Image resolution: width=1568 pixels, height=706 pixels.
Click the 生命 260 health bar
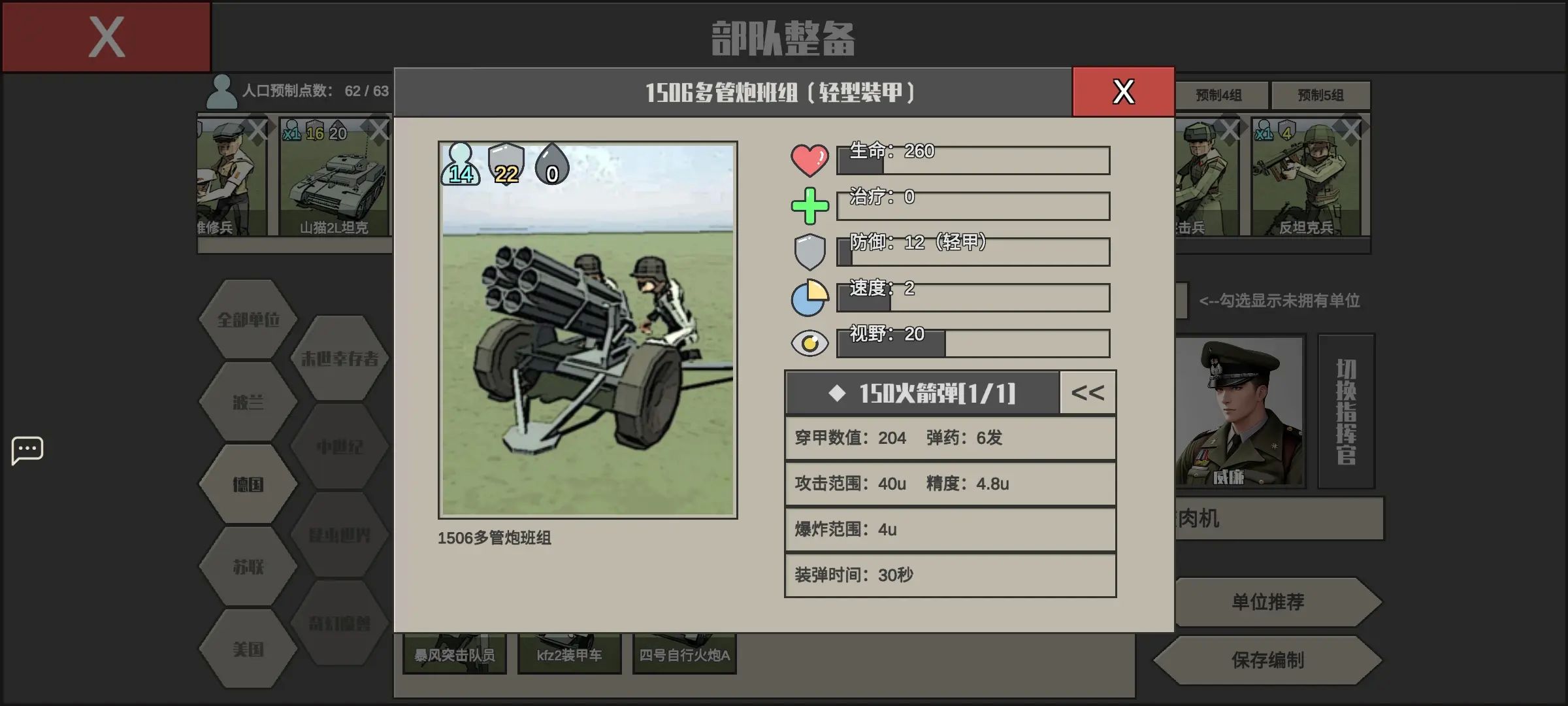click(x=973, y=160)
